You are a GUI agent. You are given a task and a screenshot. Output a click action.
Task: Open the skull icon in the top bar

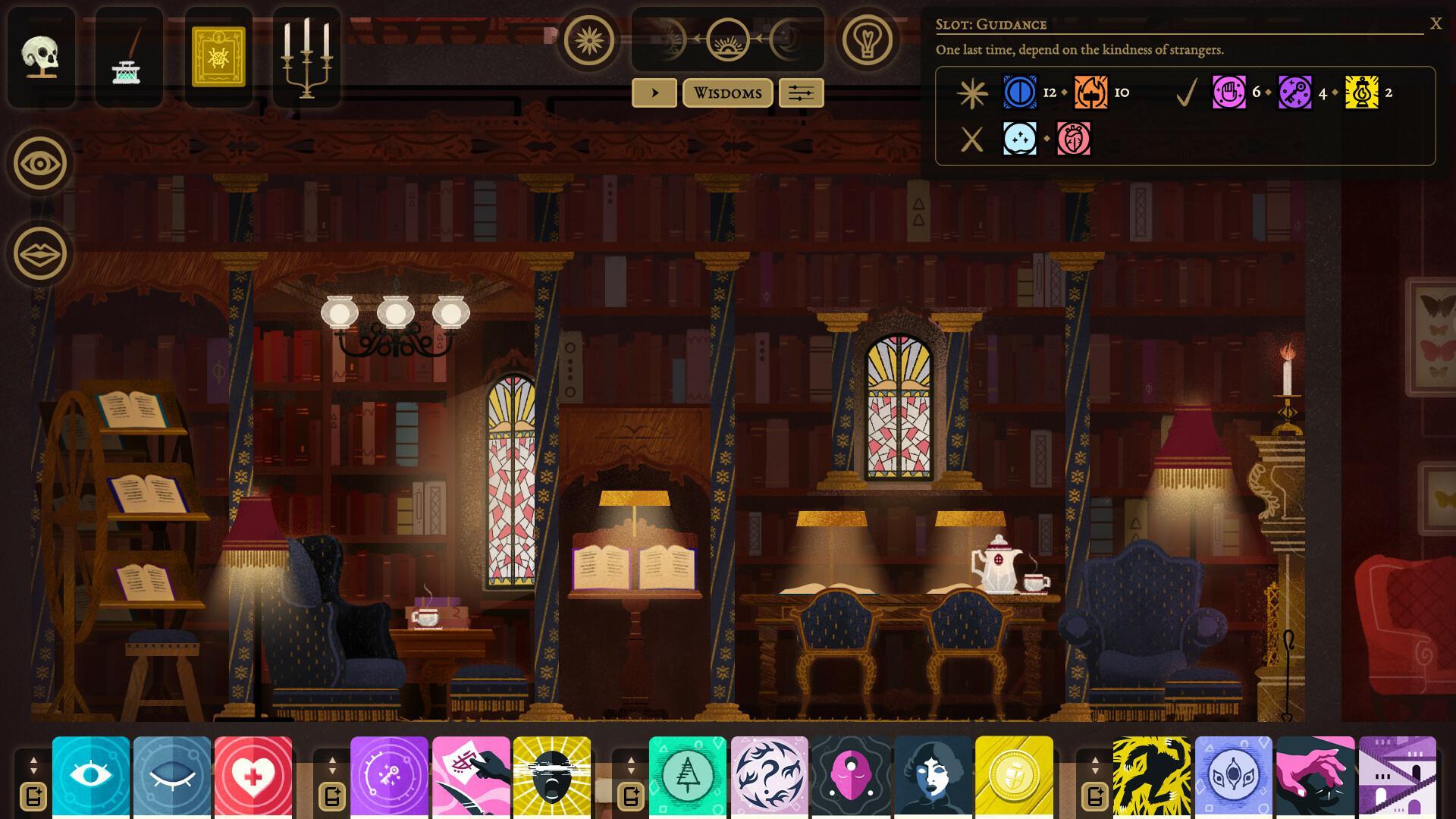[x=41, y=58]
